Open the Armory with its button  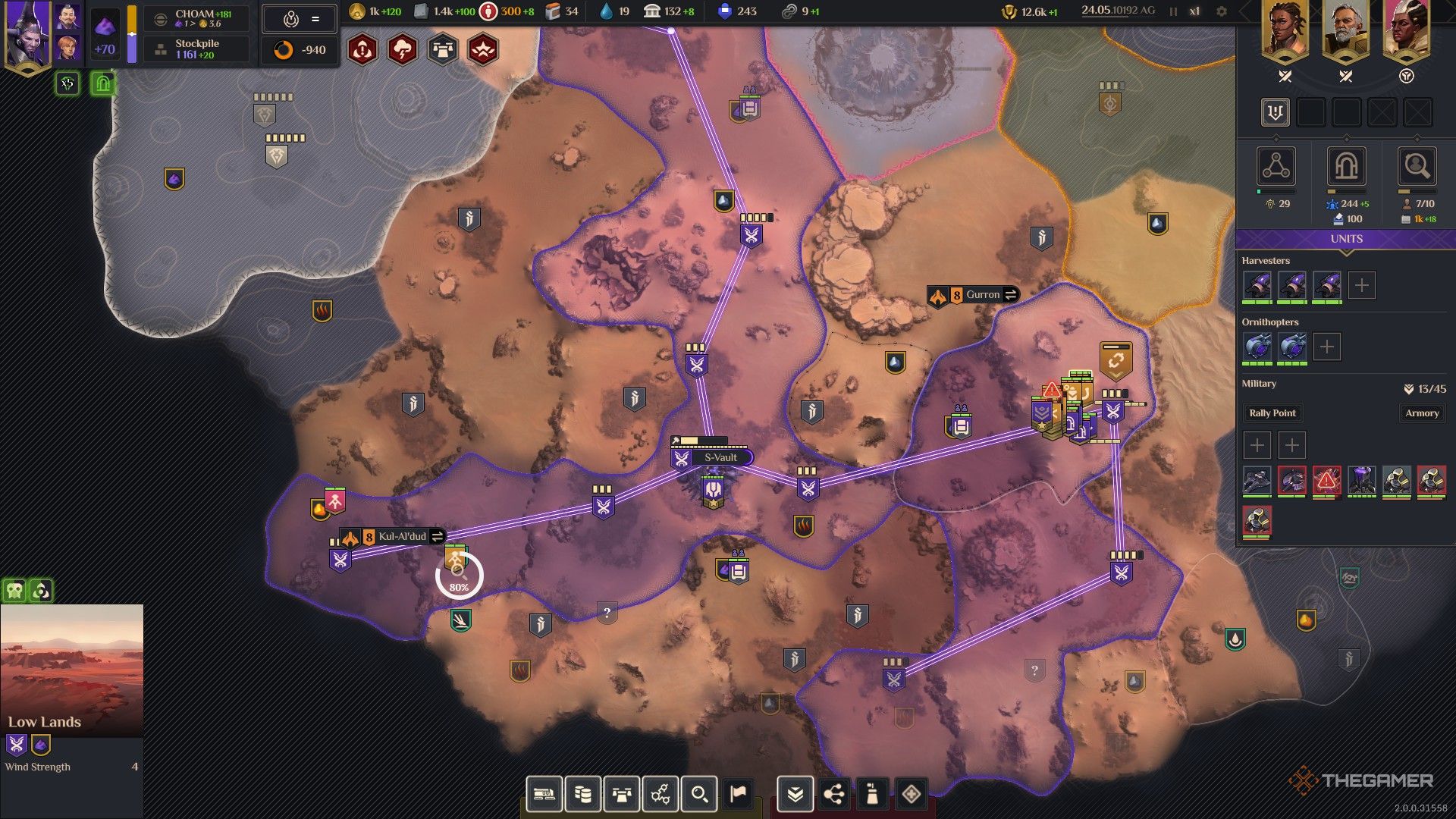pos(1422,413)
